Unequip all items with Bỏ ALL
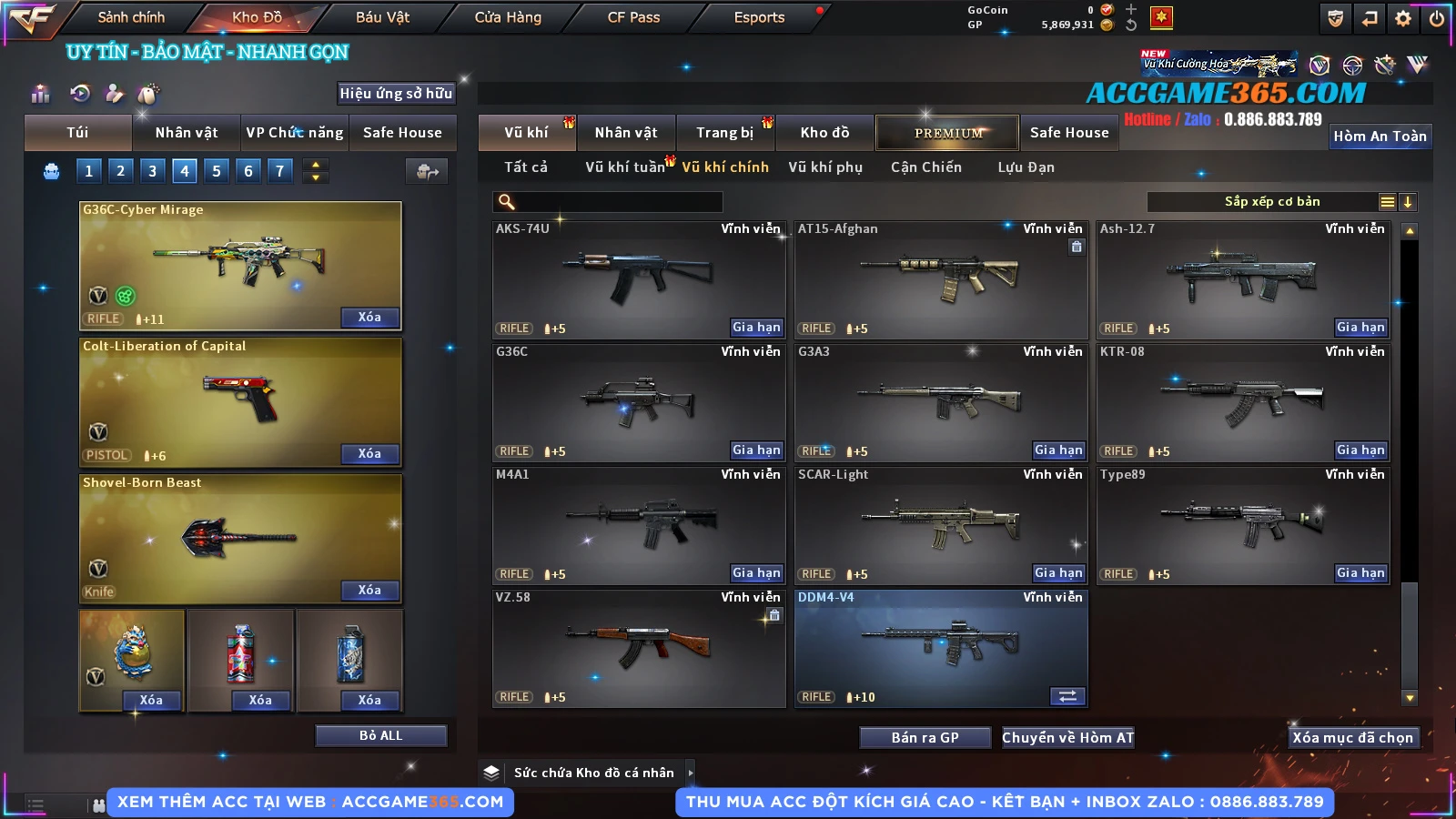This screenshot has height=819, width=1456. point(380,735)
